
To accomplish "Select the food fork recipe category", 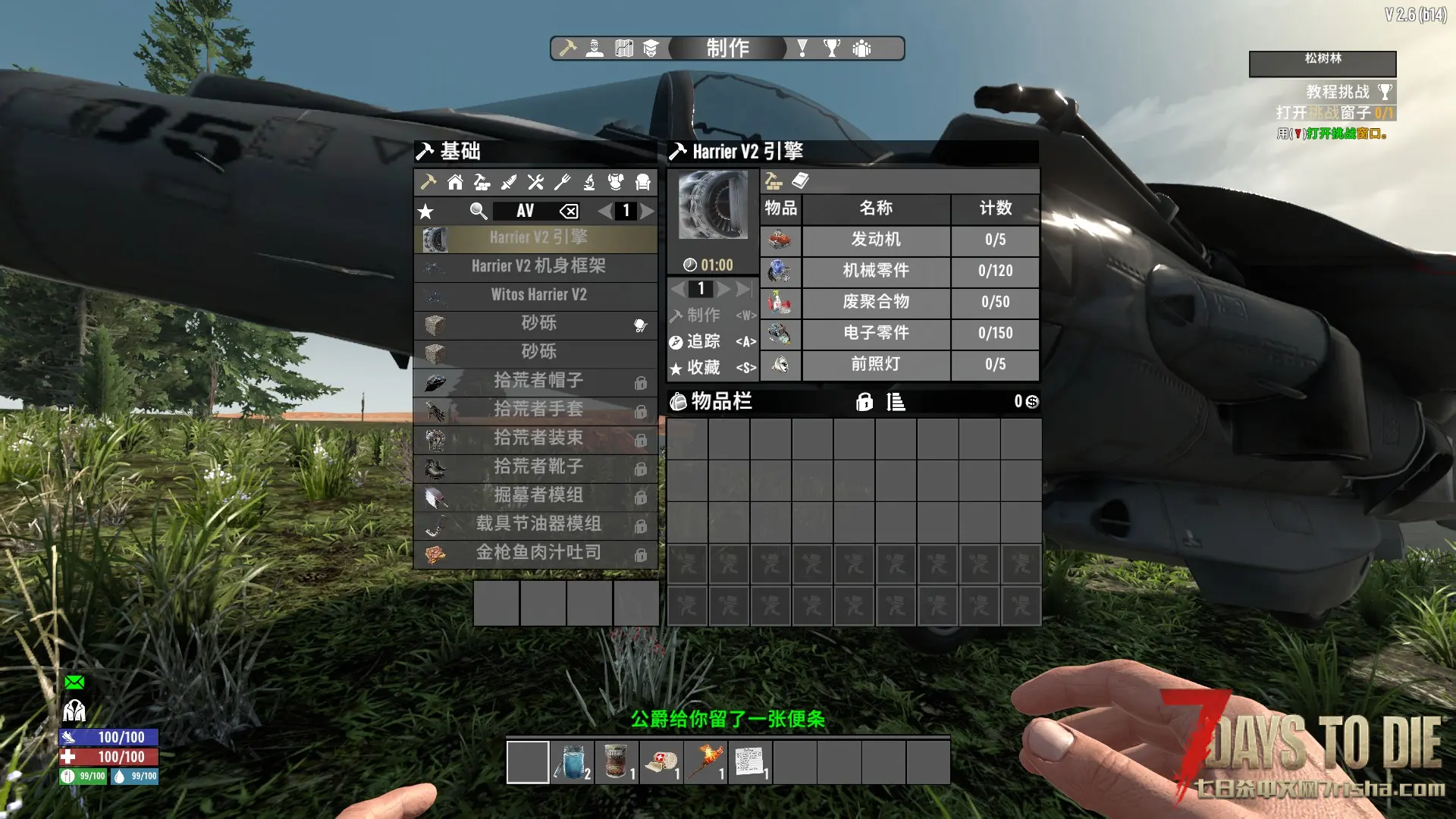I will 562,182.
